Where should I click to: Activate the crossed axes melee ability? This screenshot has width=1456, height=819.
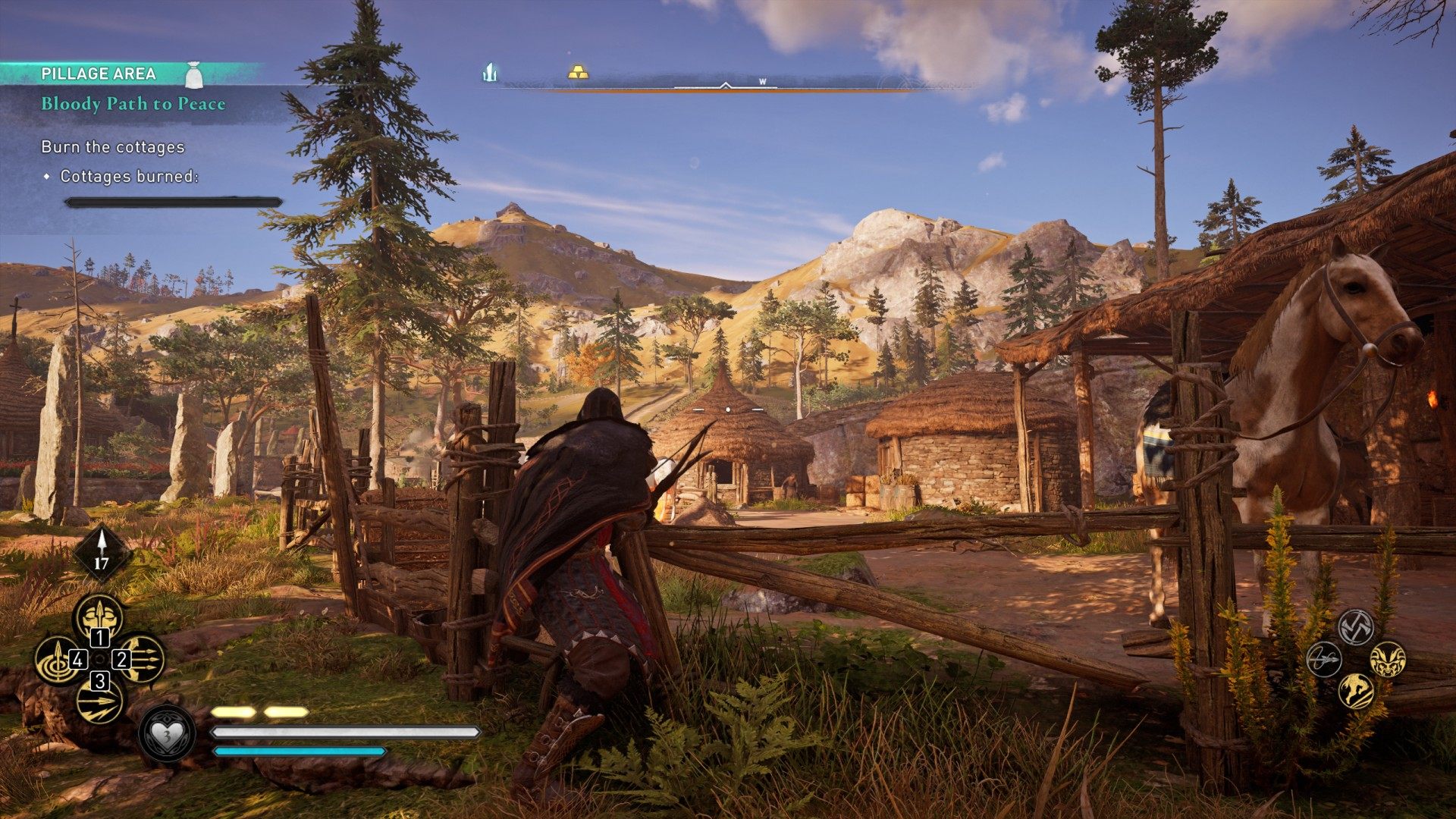[1356, 627]
